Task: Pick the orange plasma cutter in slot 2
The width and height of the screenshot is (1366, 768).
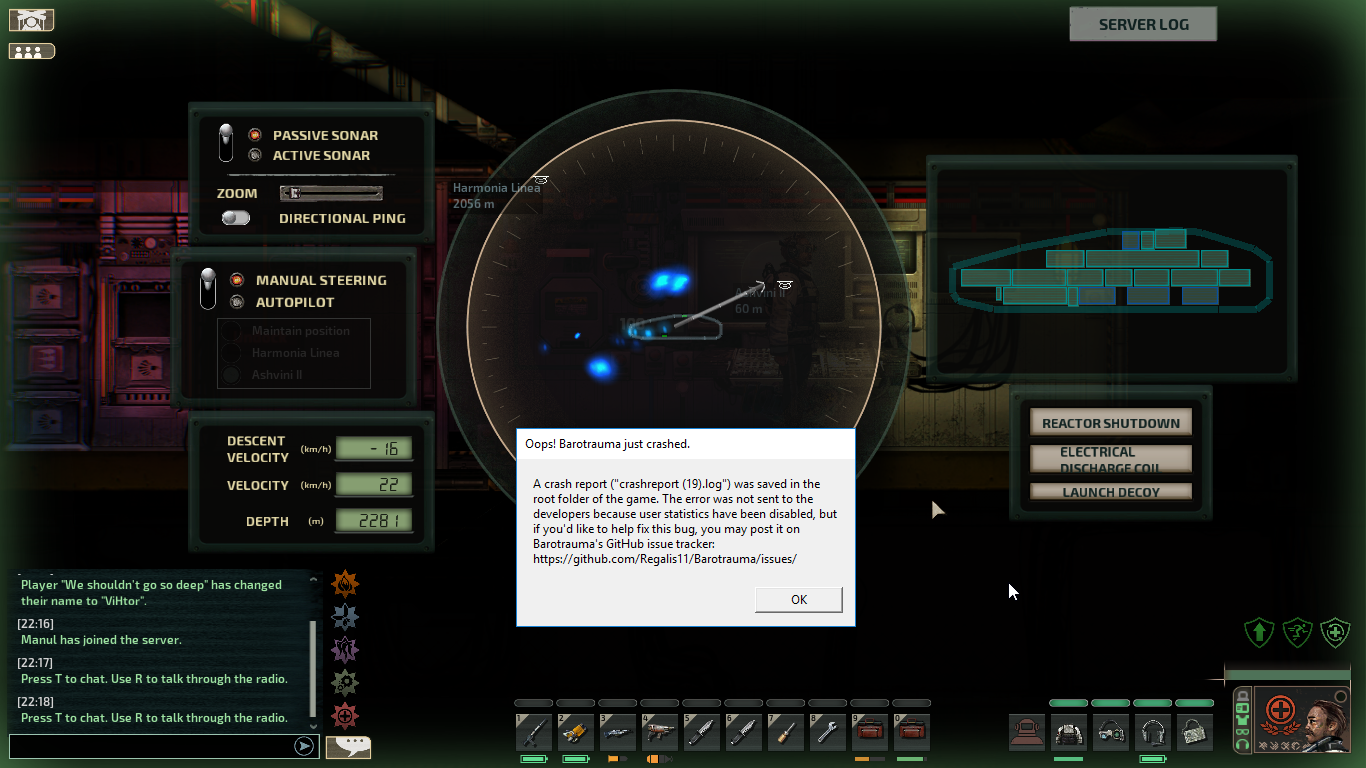Action: pos(576,733)
